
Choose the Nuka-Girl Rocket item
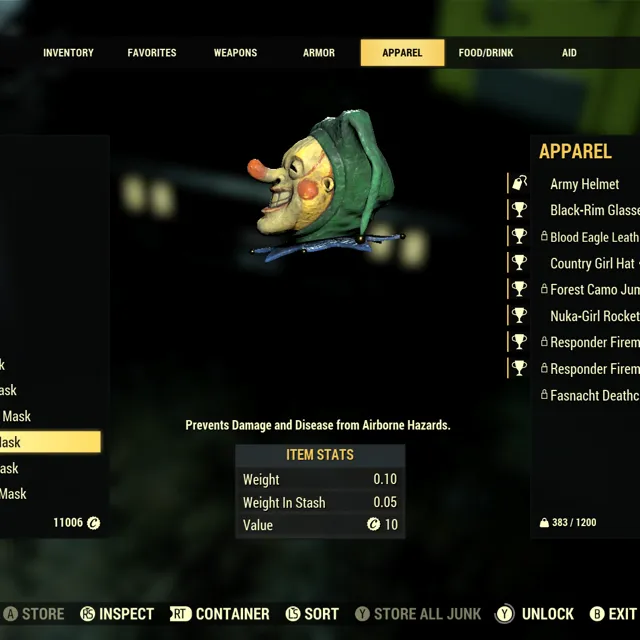pos(594,315)
